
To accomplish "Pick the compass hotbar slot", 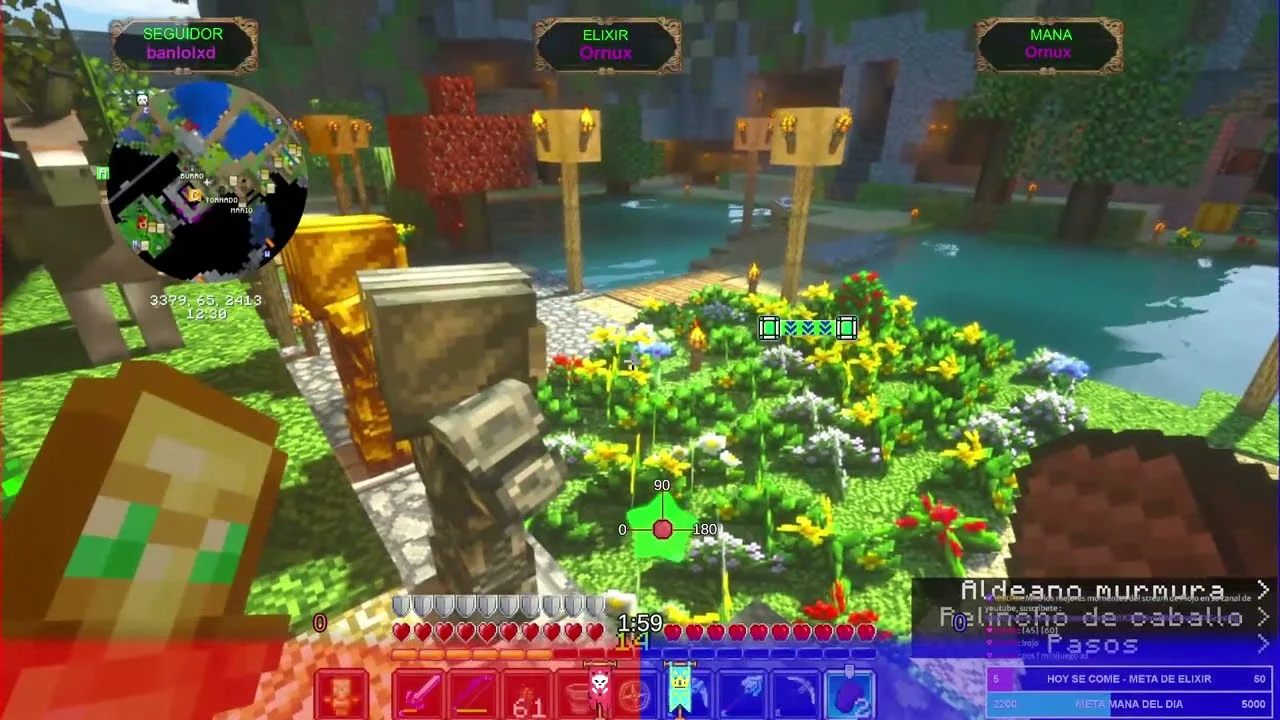I will [634, 695].
